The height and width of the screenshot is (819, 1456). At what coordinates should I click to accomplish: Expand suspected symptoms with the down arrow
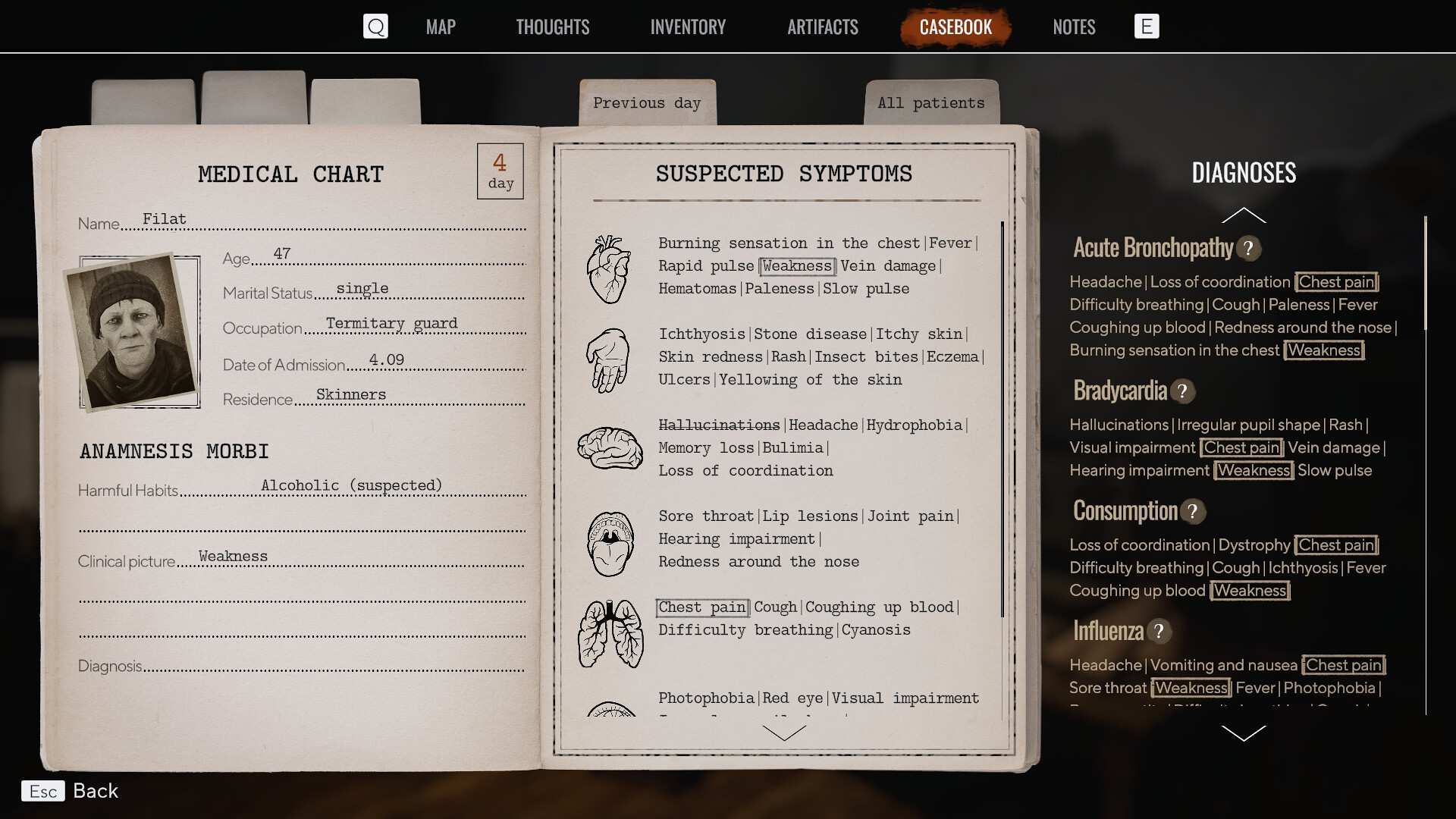tap(784, 733)
